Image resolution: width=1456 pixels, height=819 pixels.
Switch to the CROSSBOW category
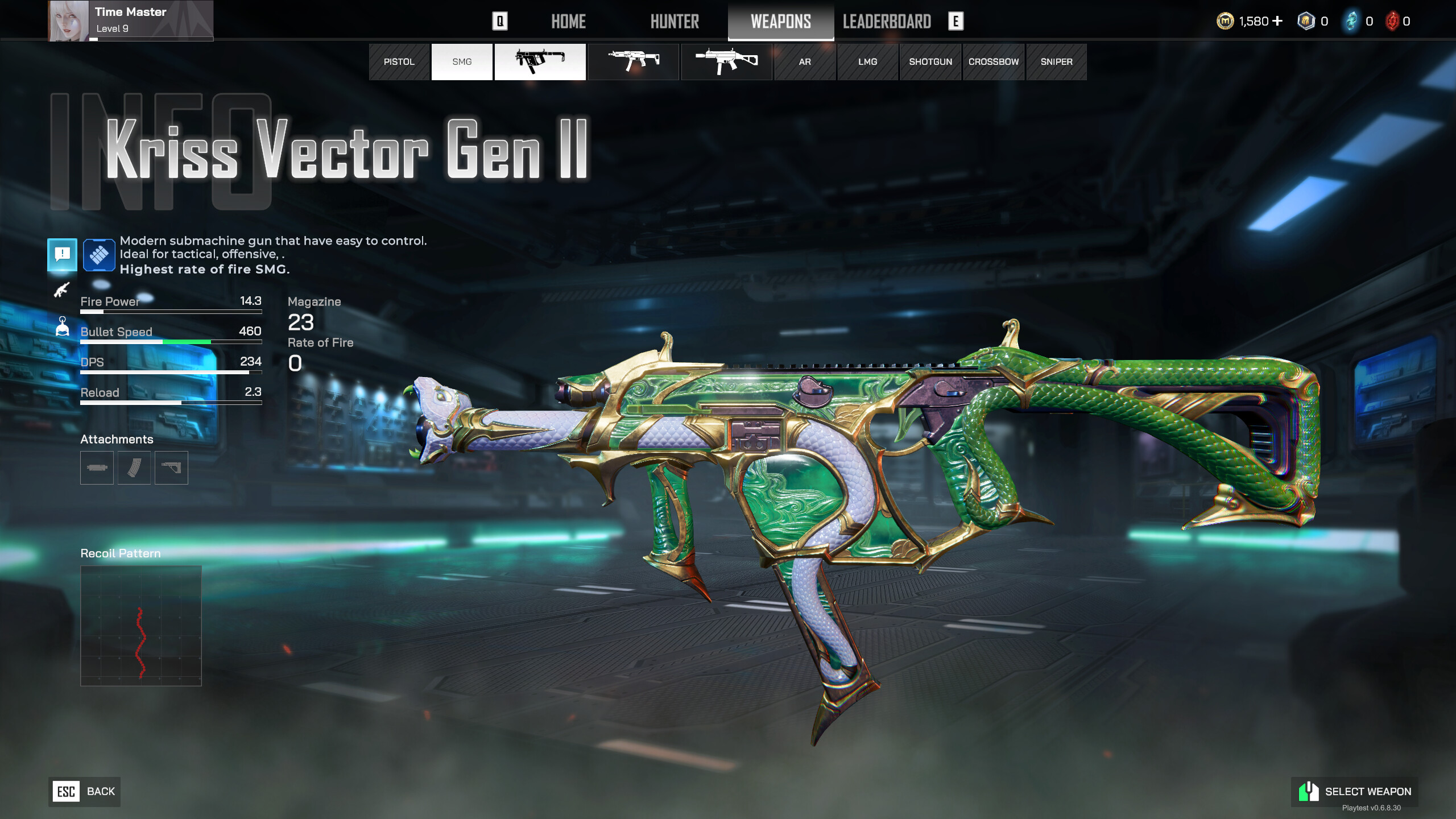[993, 61]
